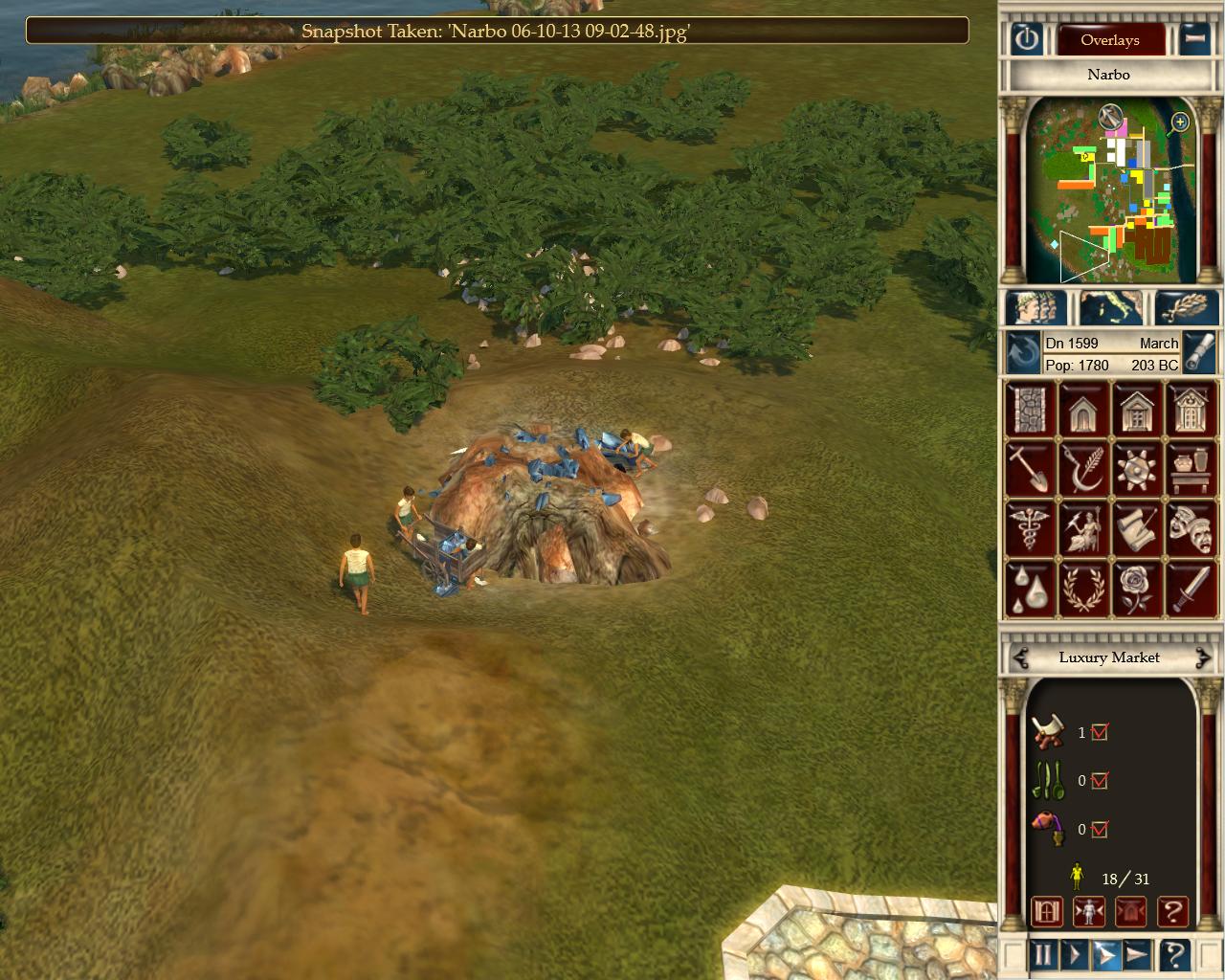The width and height of the screenshot is (1225, 980).
Task: Select the sword military buildings category
Action: pos(1189,587)
